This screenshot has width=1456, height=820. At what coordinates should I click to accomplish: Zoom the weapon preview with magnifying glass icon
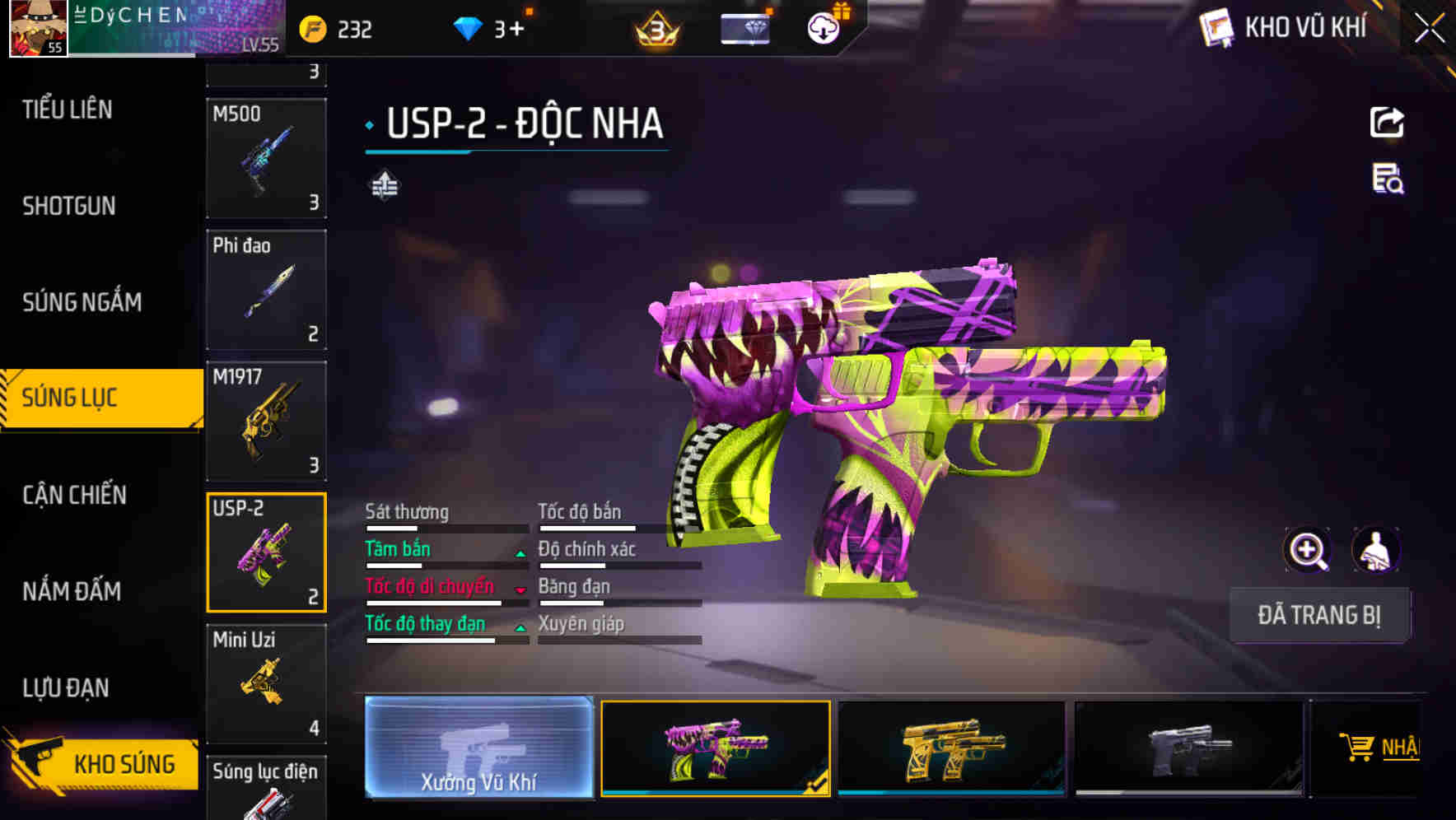point(1308,550)
